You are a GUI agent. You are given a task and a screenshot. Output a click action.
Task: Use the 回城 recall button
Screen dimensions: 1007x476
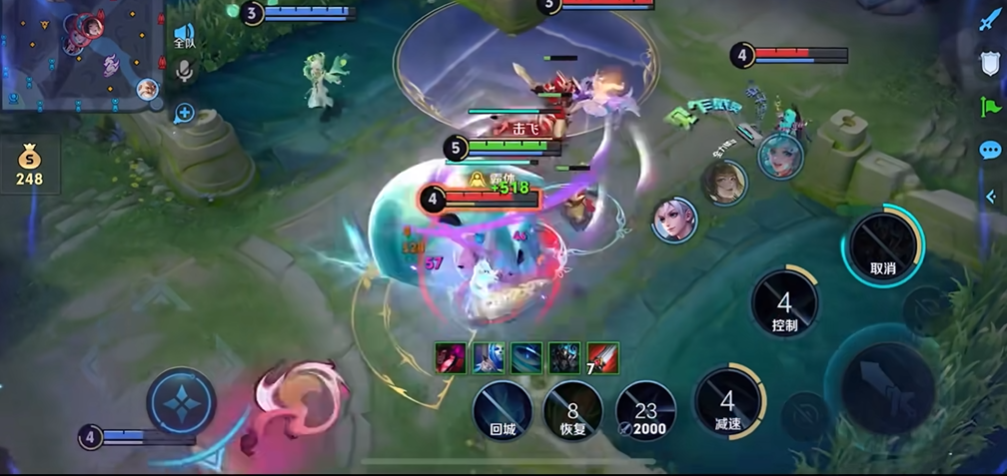[x=502, y=411]
